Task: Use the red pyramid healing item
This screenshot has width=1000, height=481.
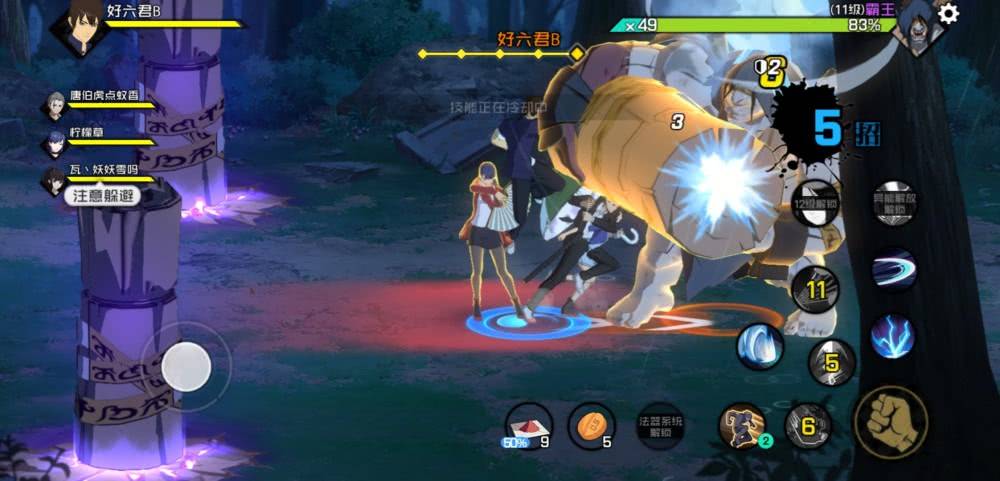Action: [x=528, y=425]
